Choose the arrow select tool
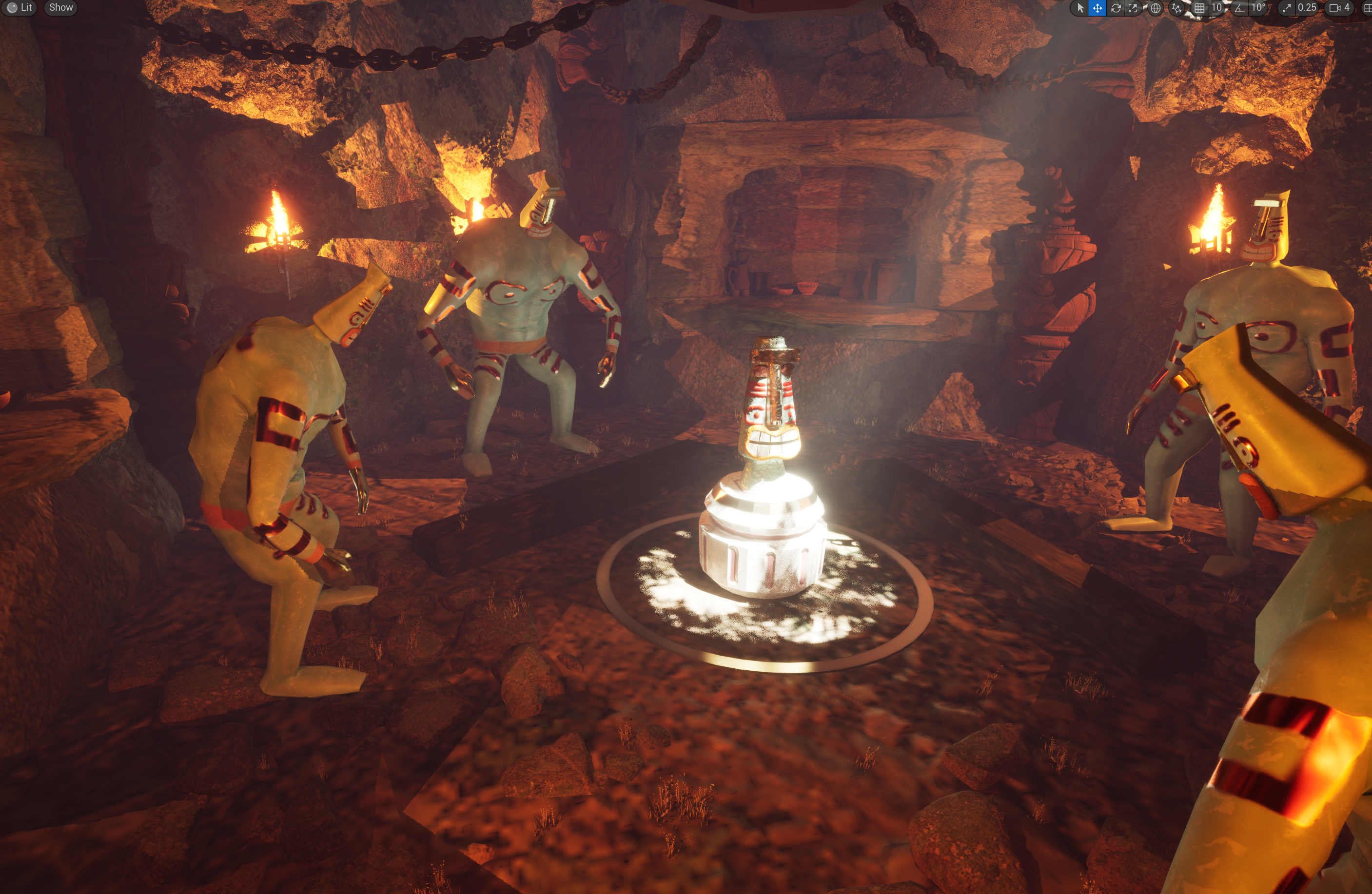The width and height of the screenshot is (1372, 894). pyautogui.click(x=1080, y=8)
